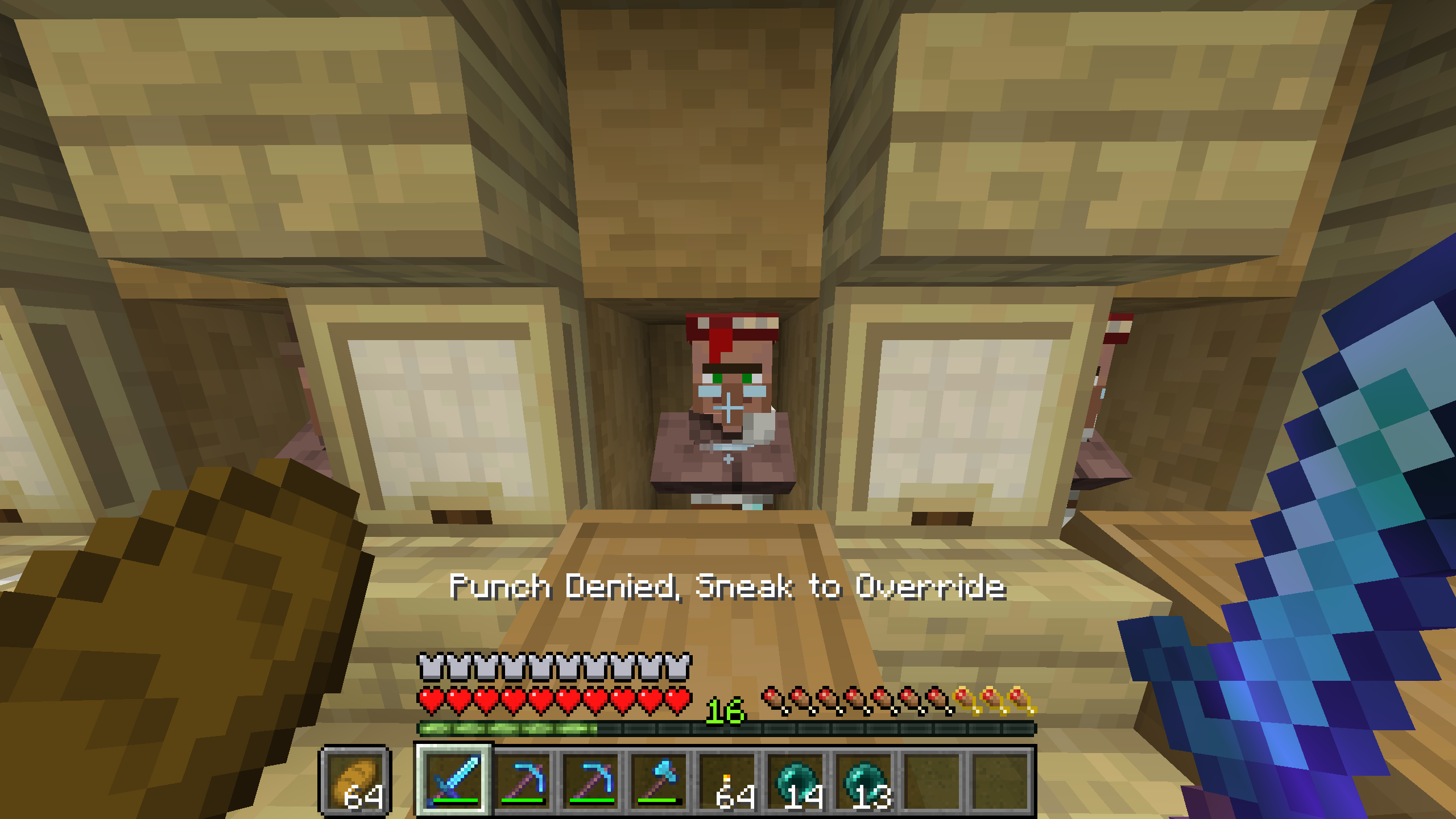
Task: Click the trapdoor window right of the villager
Action: [967, 415]
